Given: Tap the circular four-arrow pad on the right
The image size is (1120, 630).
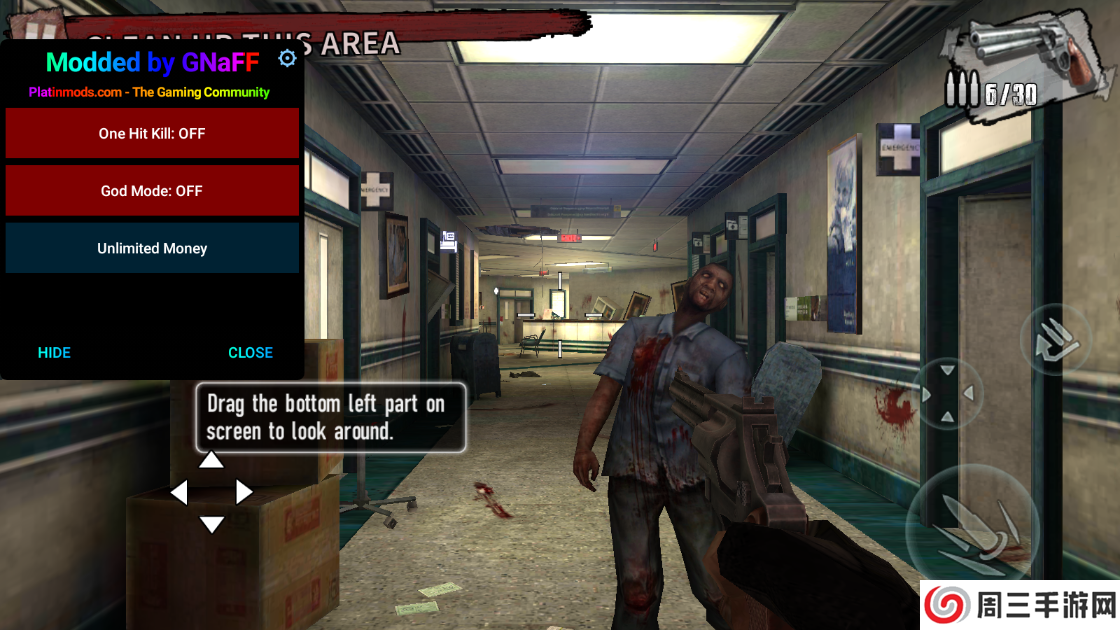Looking at the screenshot, I should point(948,394).
